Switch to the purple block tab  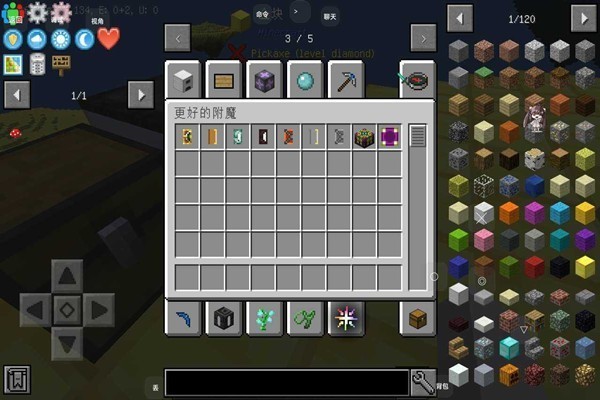(264, 80)
